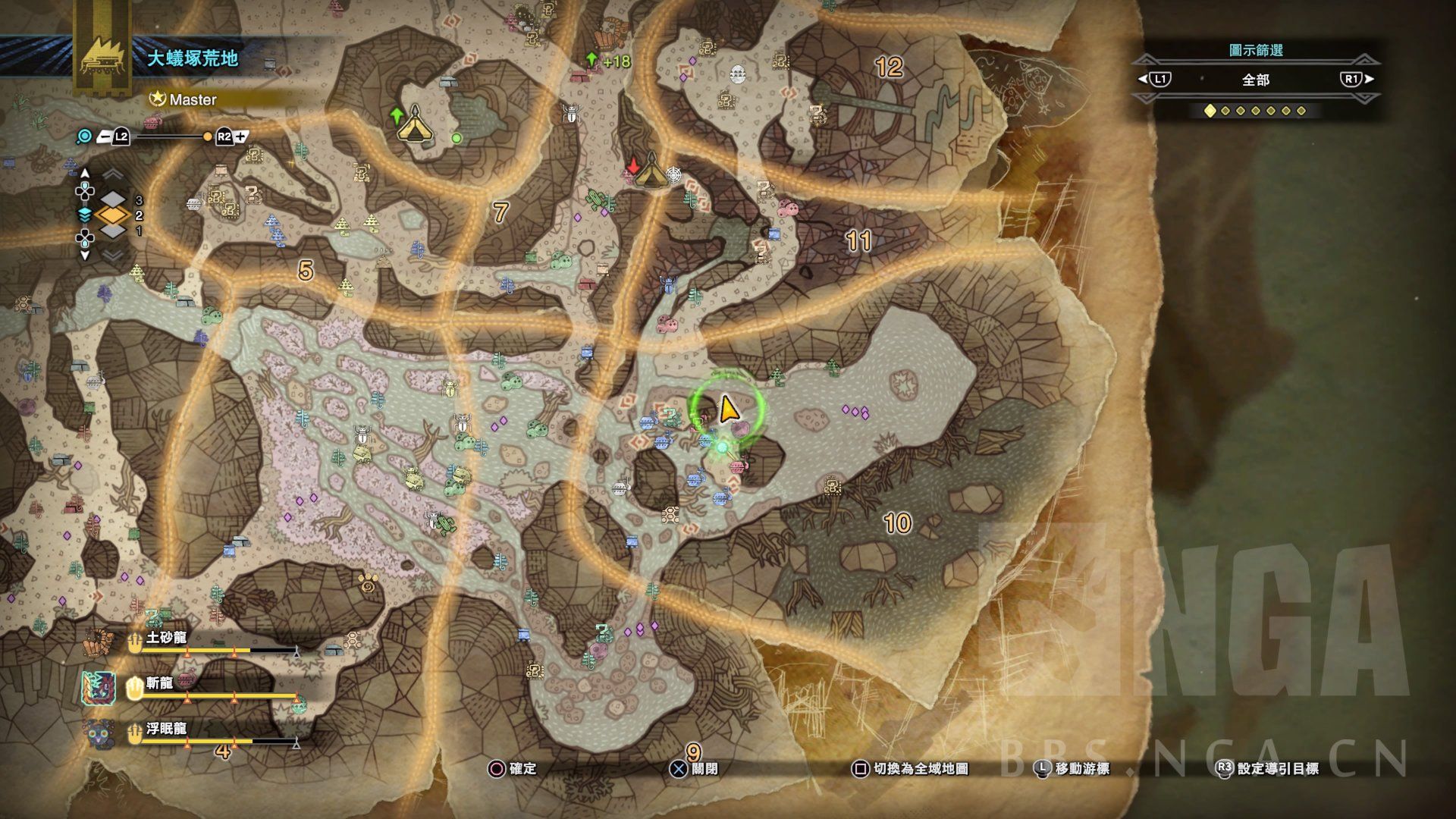The width and height of the screenshot is (1456, 819).
Task: Select the 浮眠龍 monster entry
Action: click(x=166, y=730)
